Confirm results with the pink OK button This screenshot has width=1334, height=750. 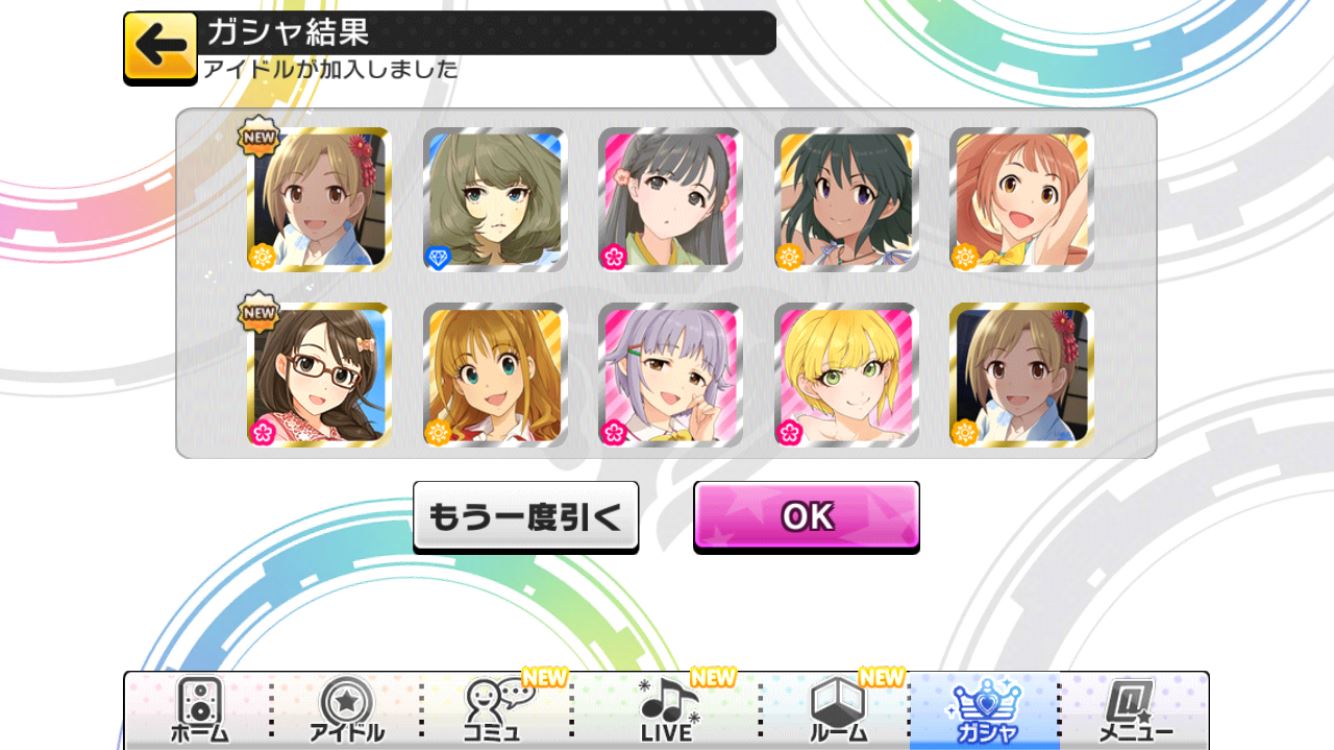806,516
